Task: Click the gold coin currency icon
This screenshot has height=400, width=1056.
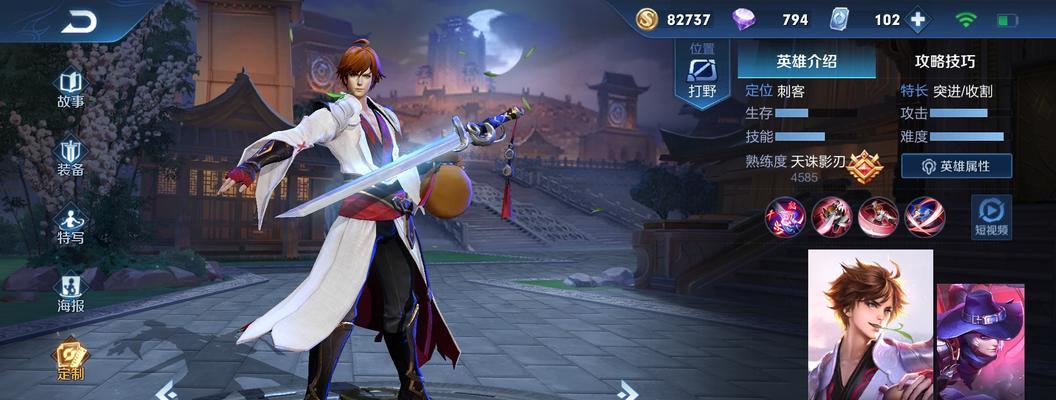Action: 647,20
